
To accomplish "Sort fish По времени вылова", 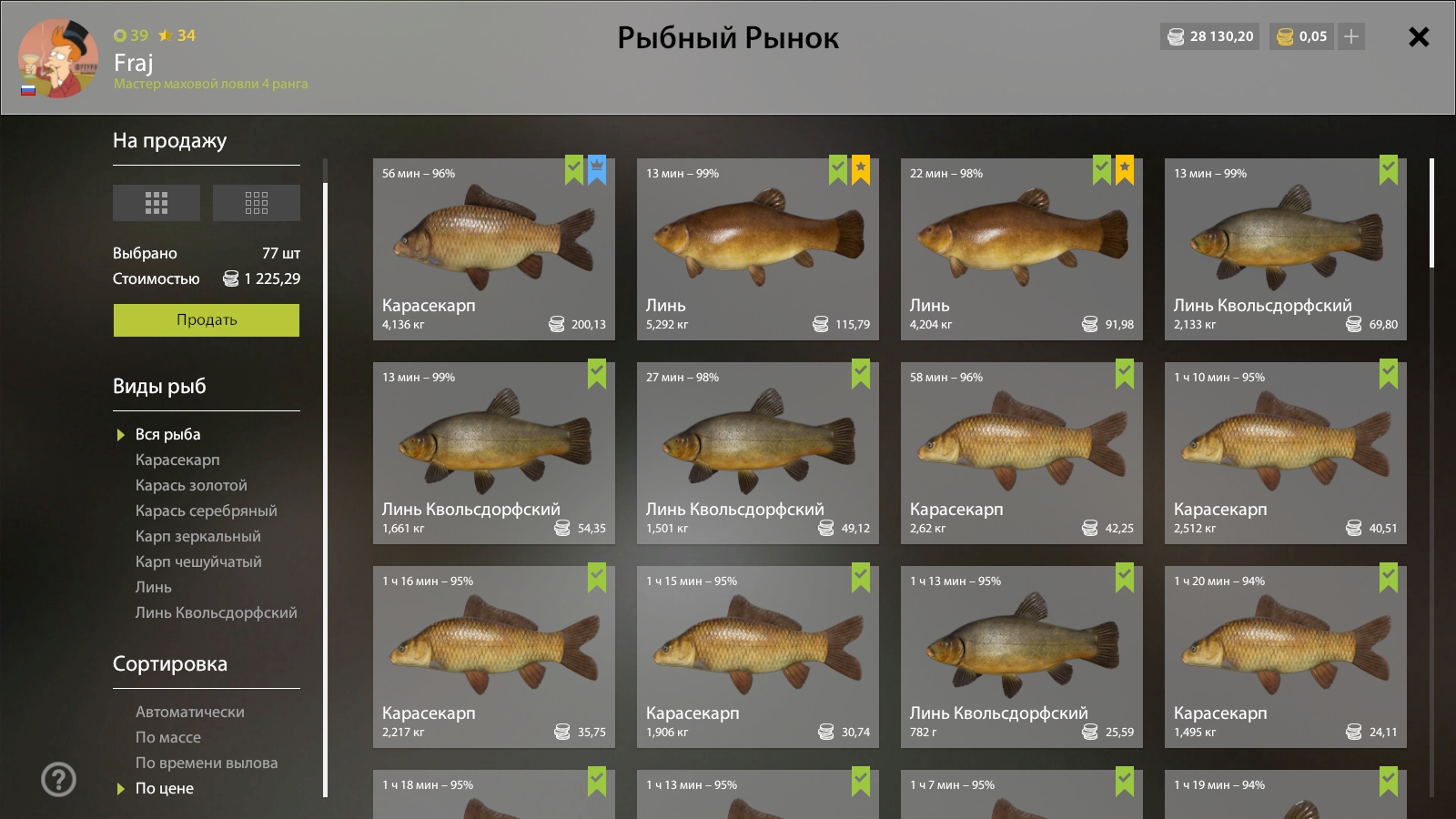I will click(207, 763).
